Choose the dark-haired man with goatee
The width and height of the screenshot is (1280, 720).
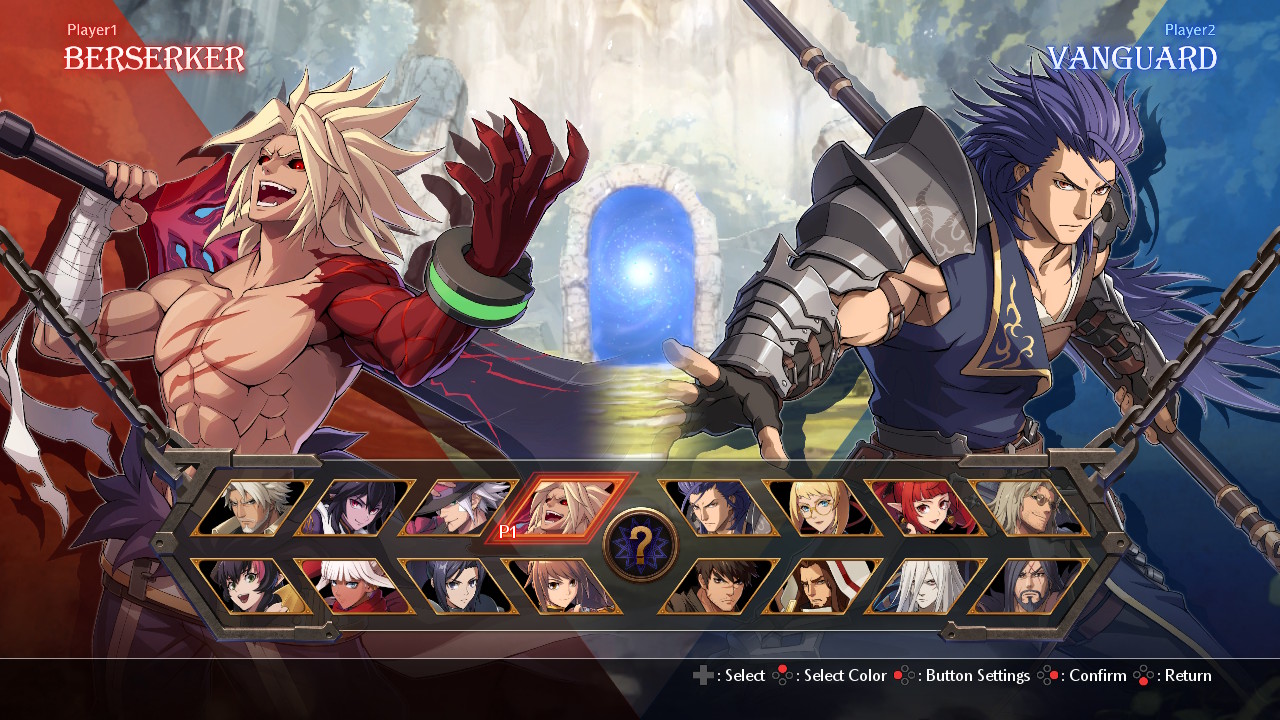tap(1030, 586)
